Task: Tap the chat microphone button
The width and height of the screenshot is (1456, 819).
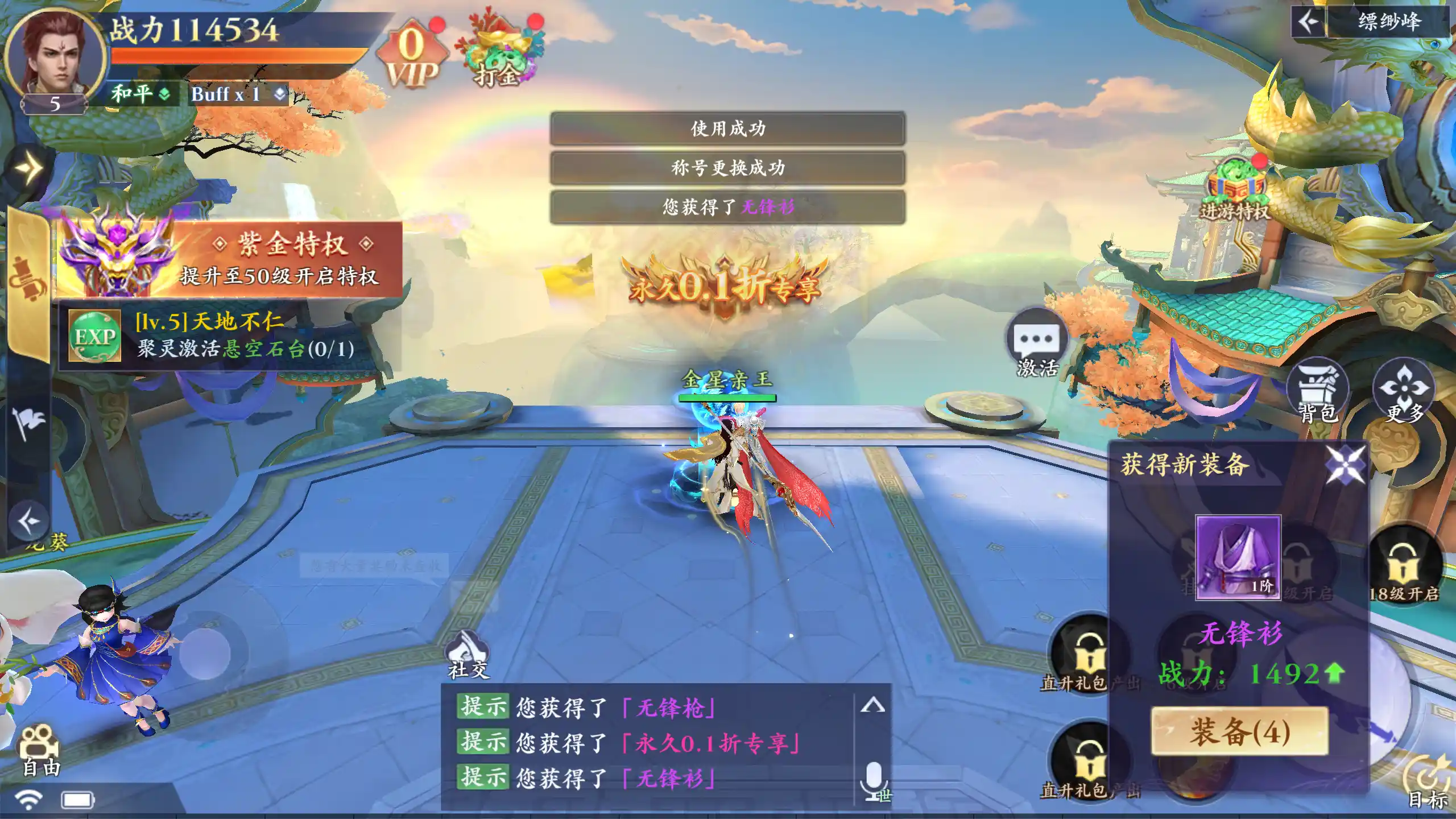Action: pyautogui.click(x=874, y=780)
